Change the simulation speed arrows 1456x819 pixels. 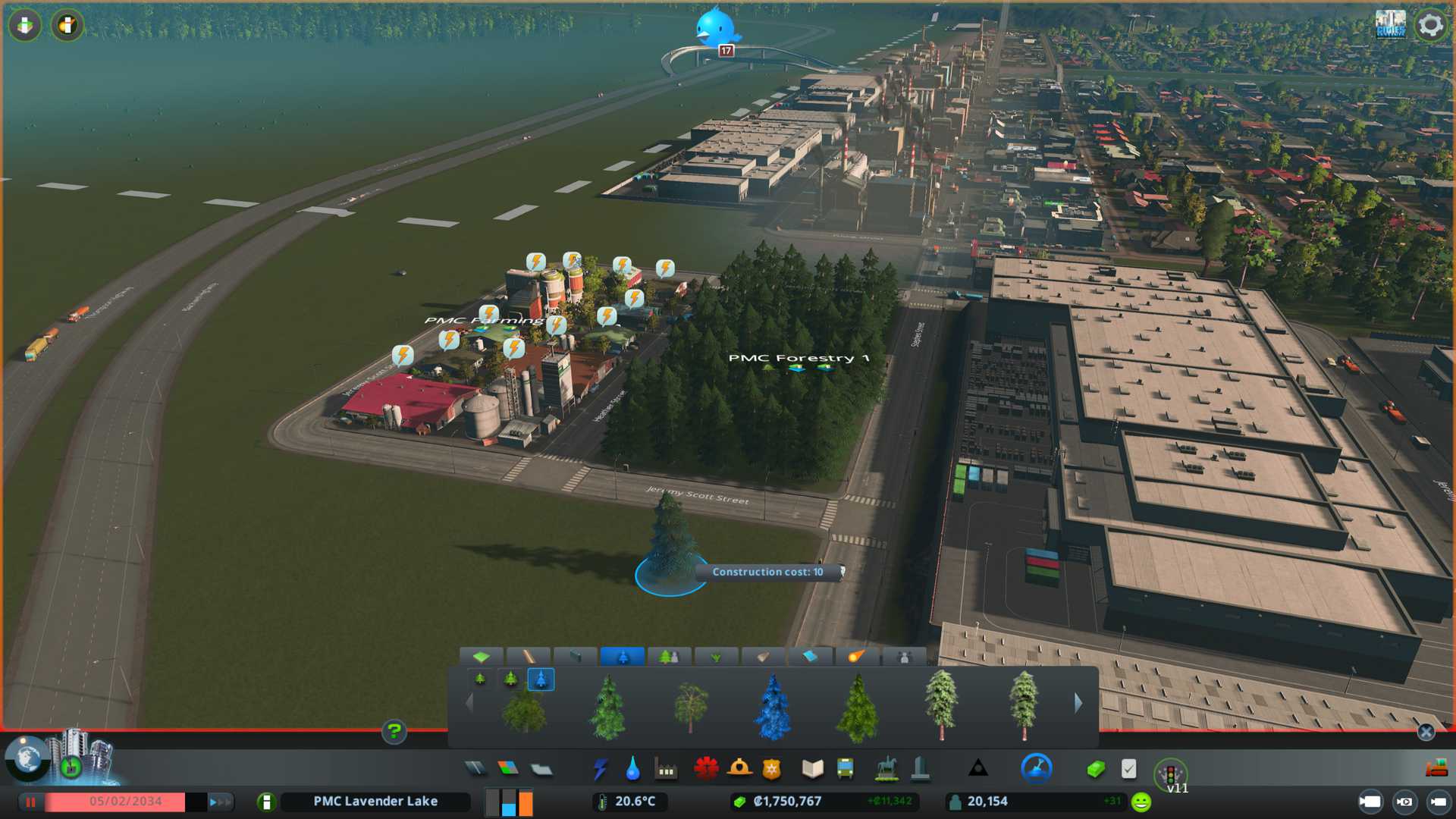[220, 802]
